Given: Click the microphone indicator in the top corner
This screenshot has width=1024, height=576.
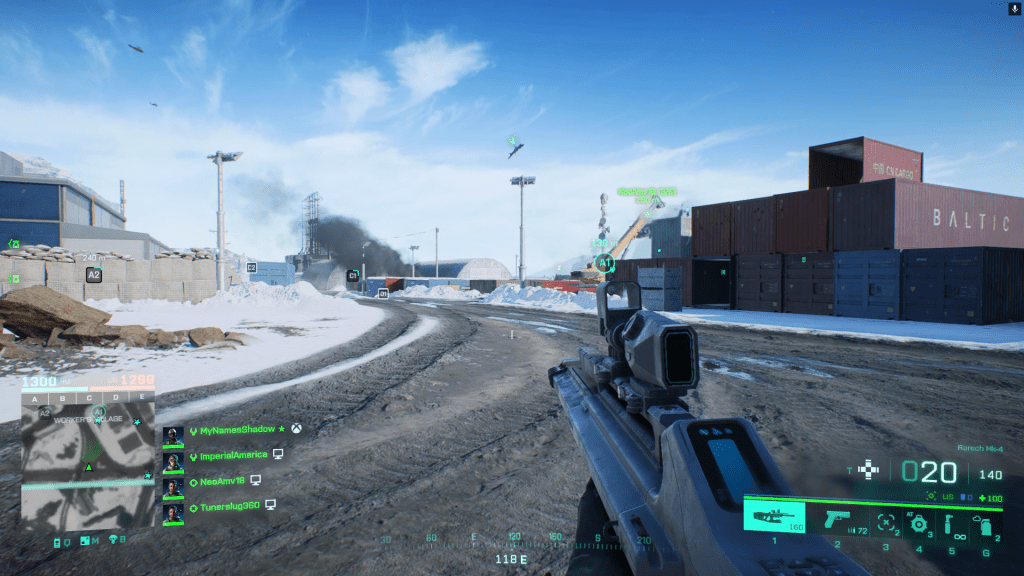Looking at the screenshot, I should (x=1015, y=8).
